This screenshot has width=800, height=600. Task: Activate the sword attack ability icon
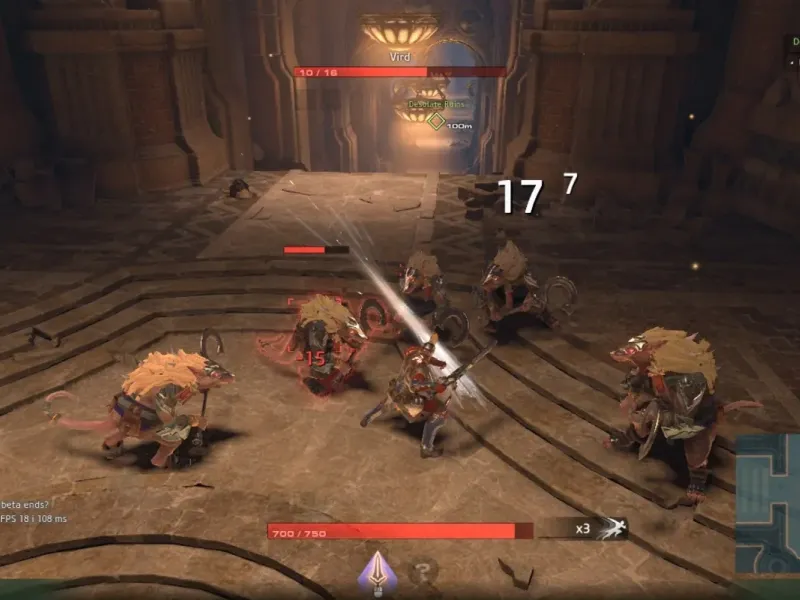pyautogui.click(x=377, y=571)
